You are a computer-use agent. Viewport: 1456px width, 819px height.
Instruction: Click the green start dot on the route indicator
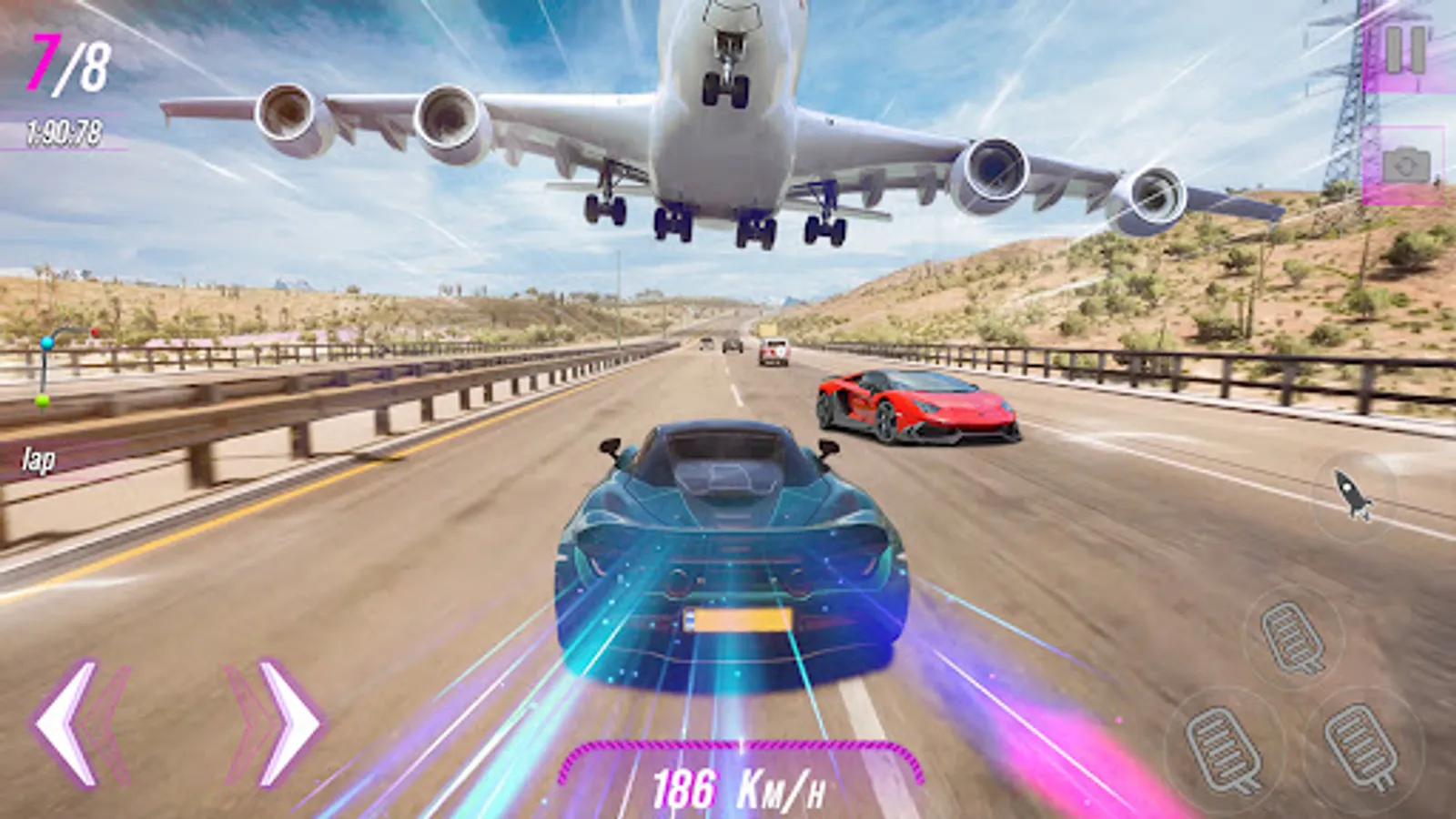(x=41, y=401)
